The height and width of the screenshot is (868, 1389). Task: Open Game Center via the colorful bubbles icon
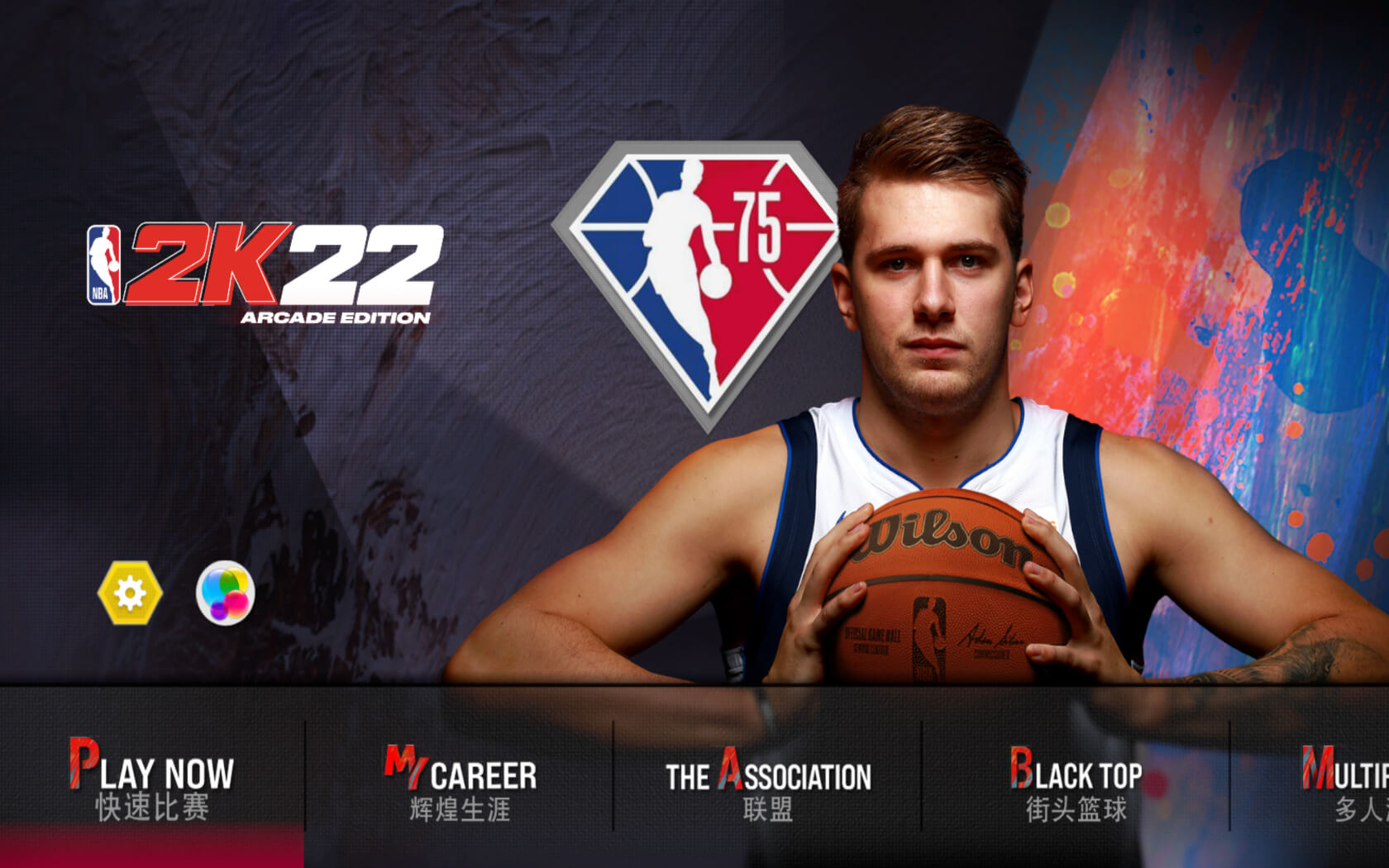pos(225,593)
